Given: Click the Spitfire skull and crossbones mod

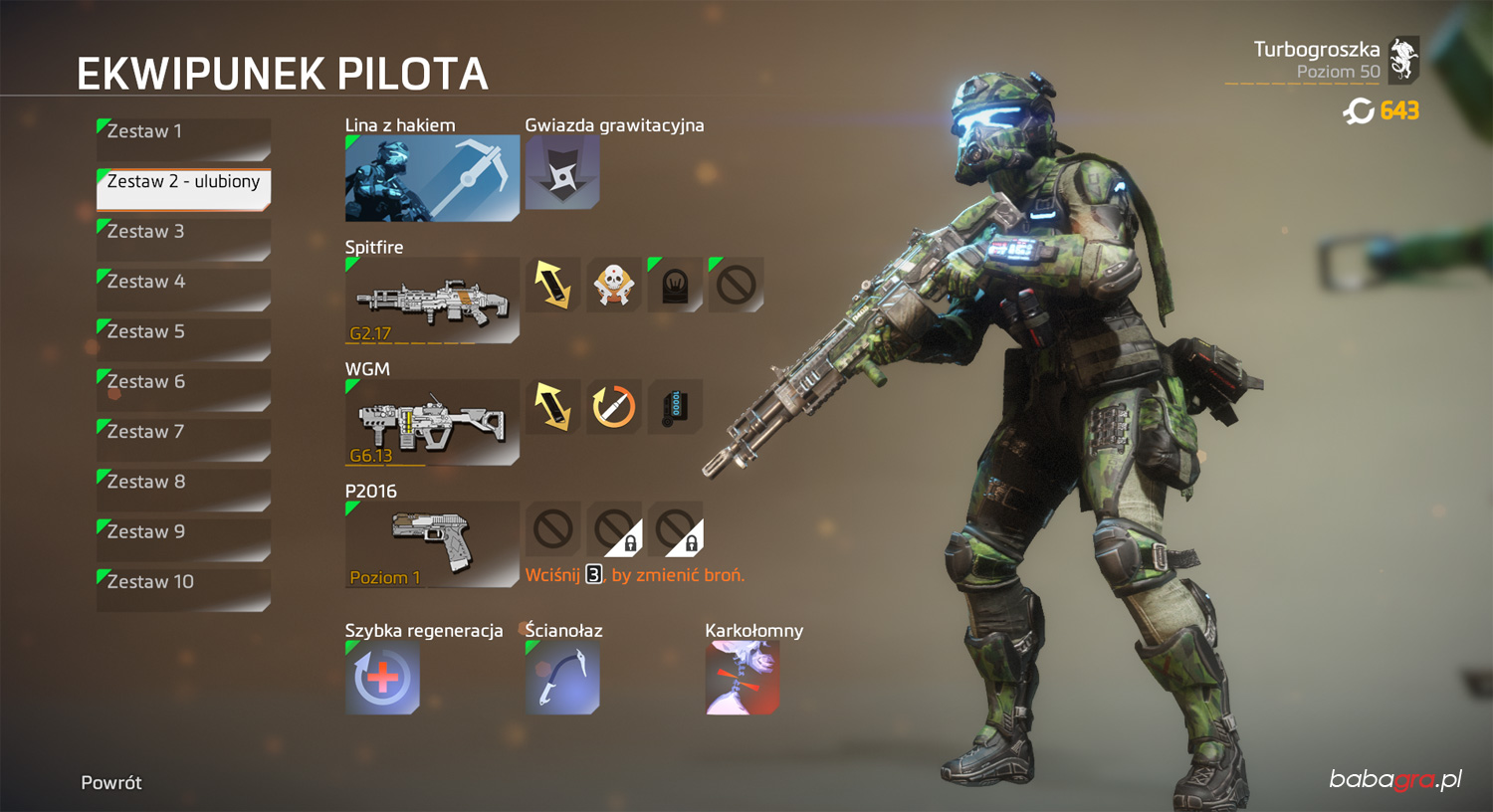Looking at the screenshot, I should pyautogui.click(x=614, y=285).
